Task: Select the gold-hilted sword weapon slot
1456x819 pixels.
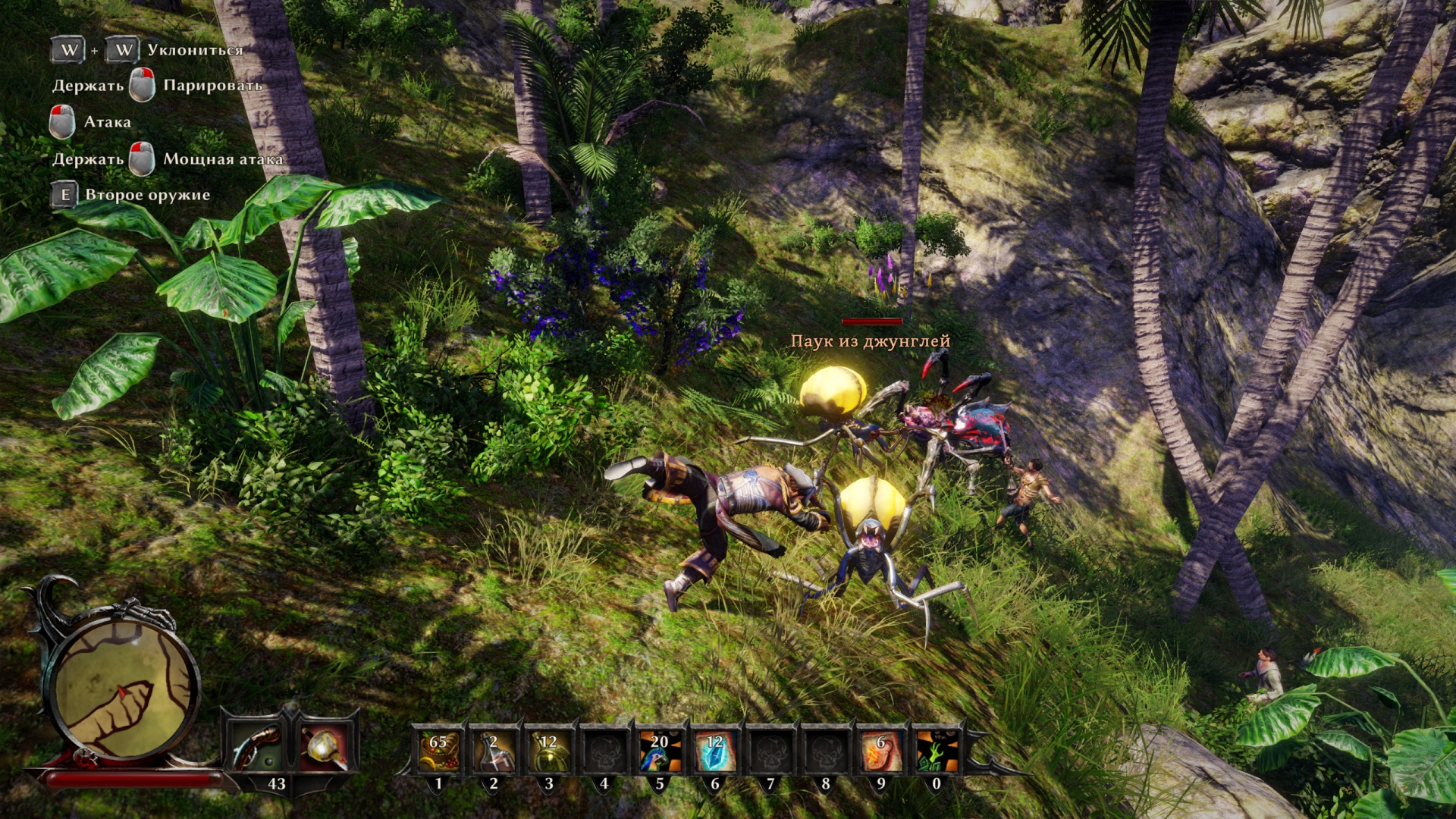Action: (x=326, y=746)
